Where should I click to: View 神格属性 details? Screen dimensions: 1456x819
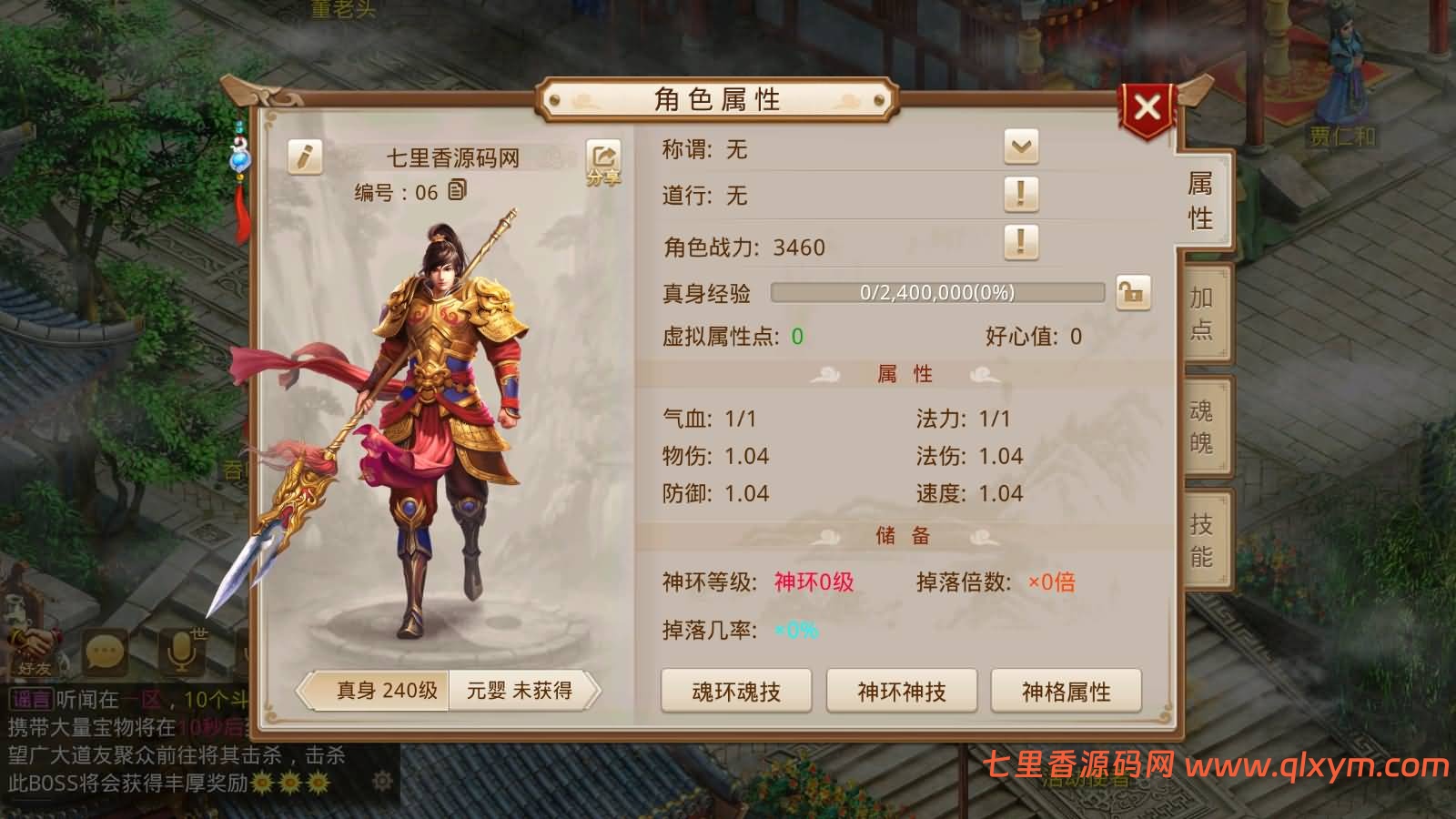click(x=1067, y=691)
